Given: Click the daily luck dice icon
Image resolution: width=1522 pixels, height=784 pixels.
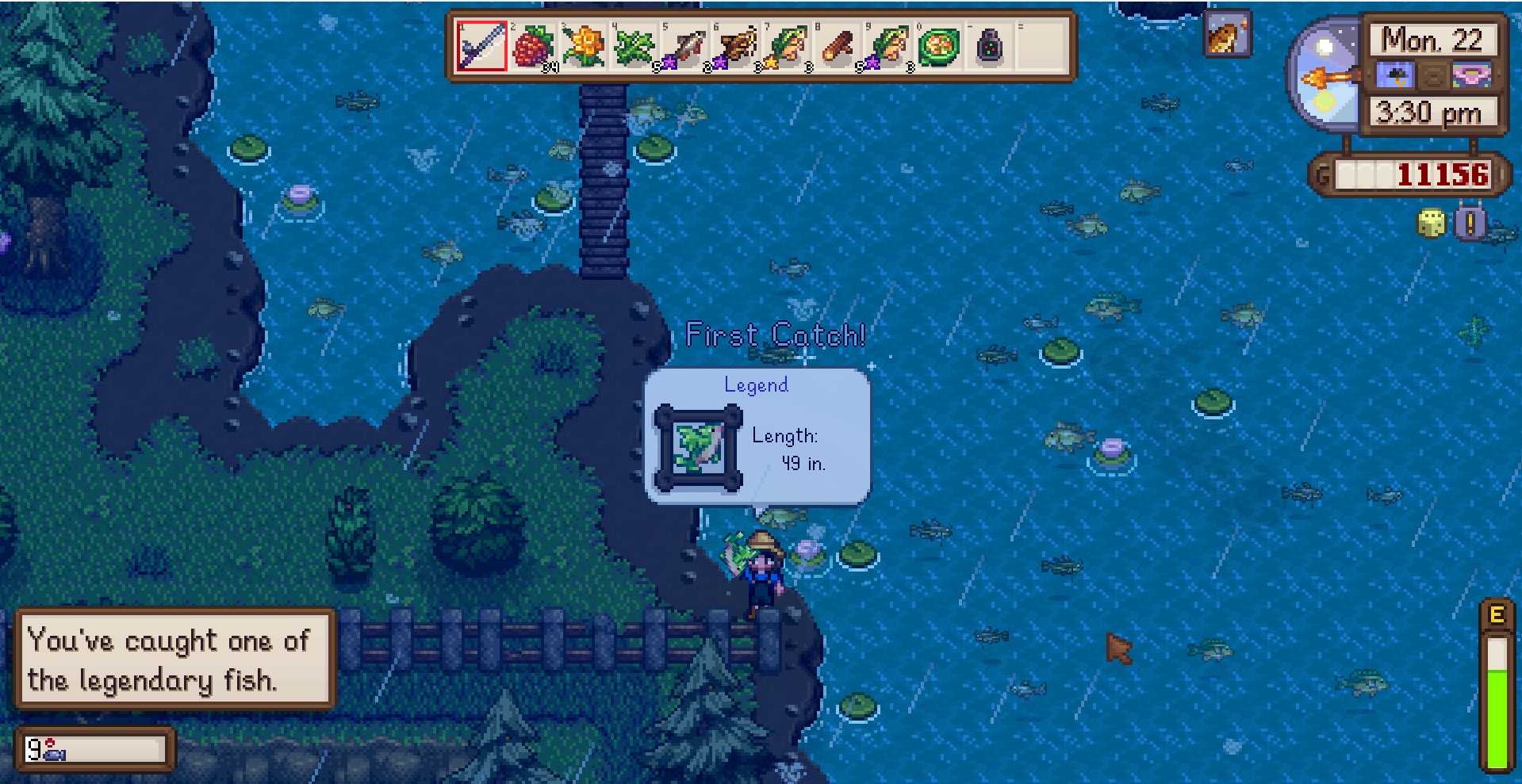Looking at the screenshot, I should point(1431,224).
